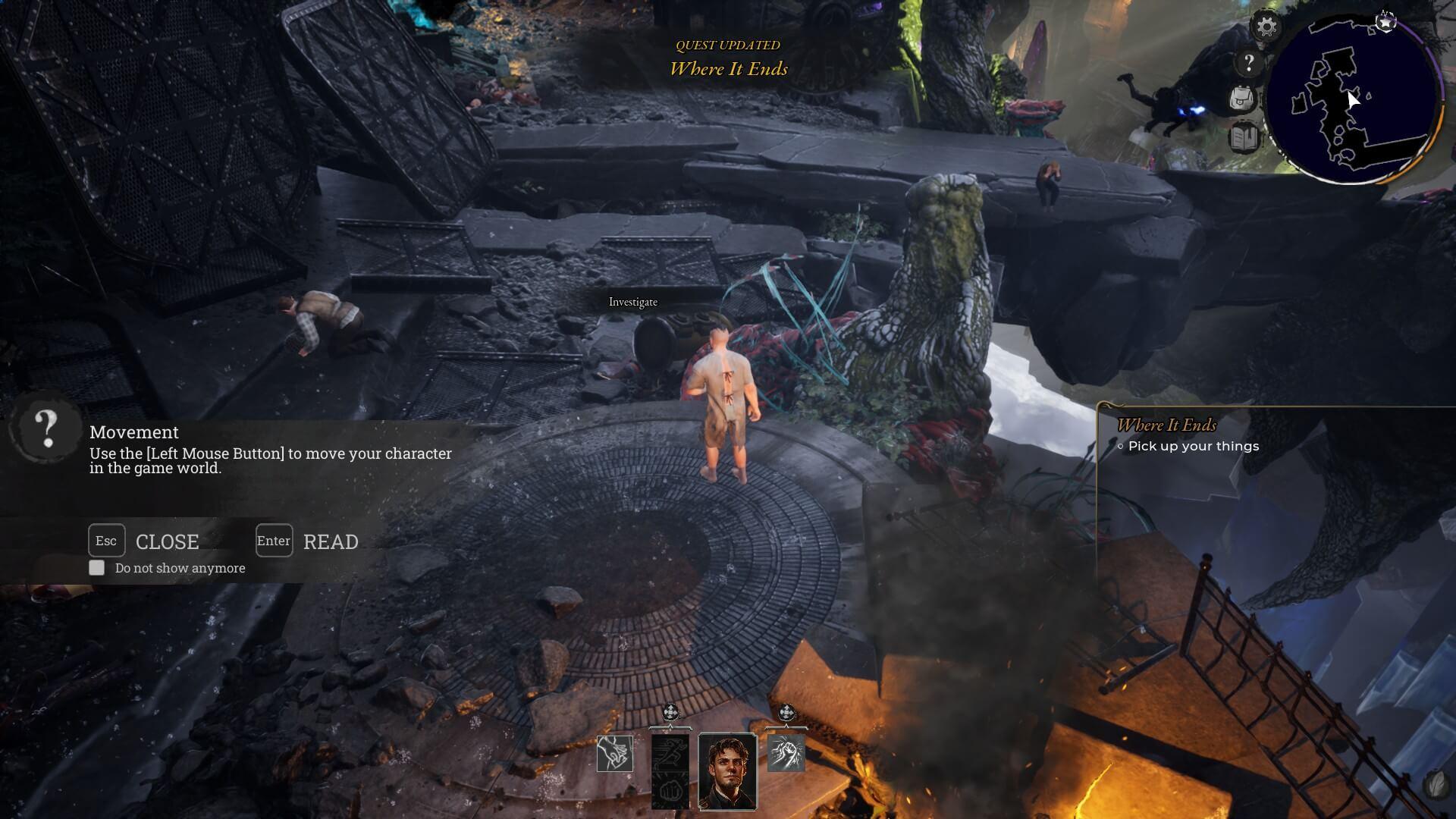The height and width of the screenshot is (819, 1456).
Task: Open the backpack inventory
Action: tap(1244, 99)
